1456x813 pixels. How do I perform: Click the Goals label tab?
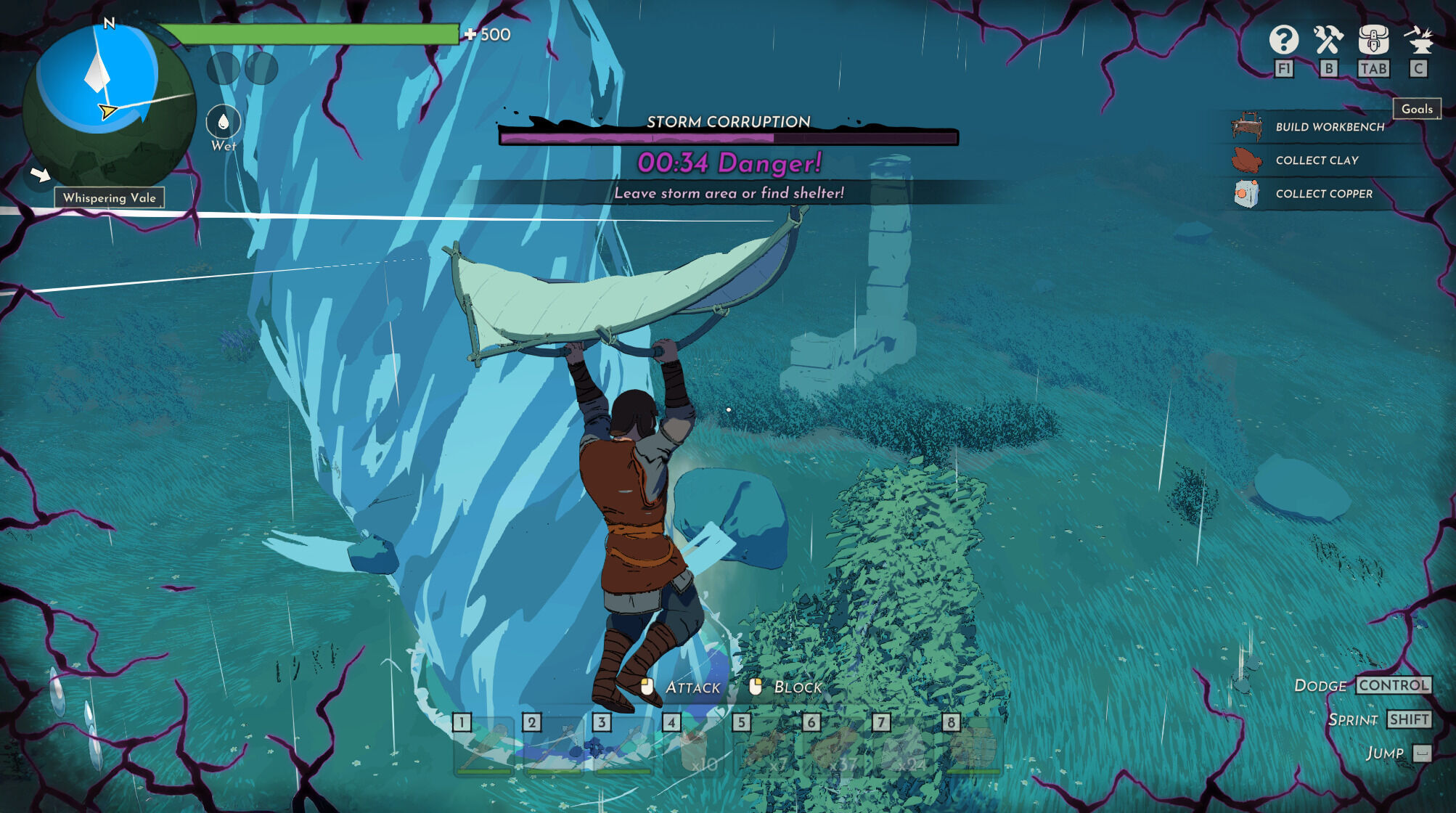click(1417, 109)
